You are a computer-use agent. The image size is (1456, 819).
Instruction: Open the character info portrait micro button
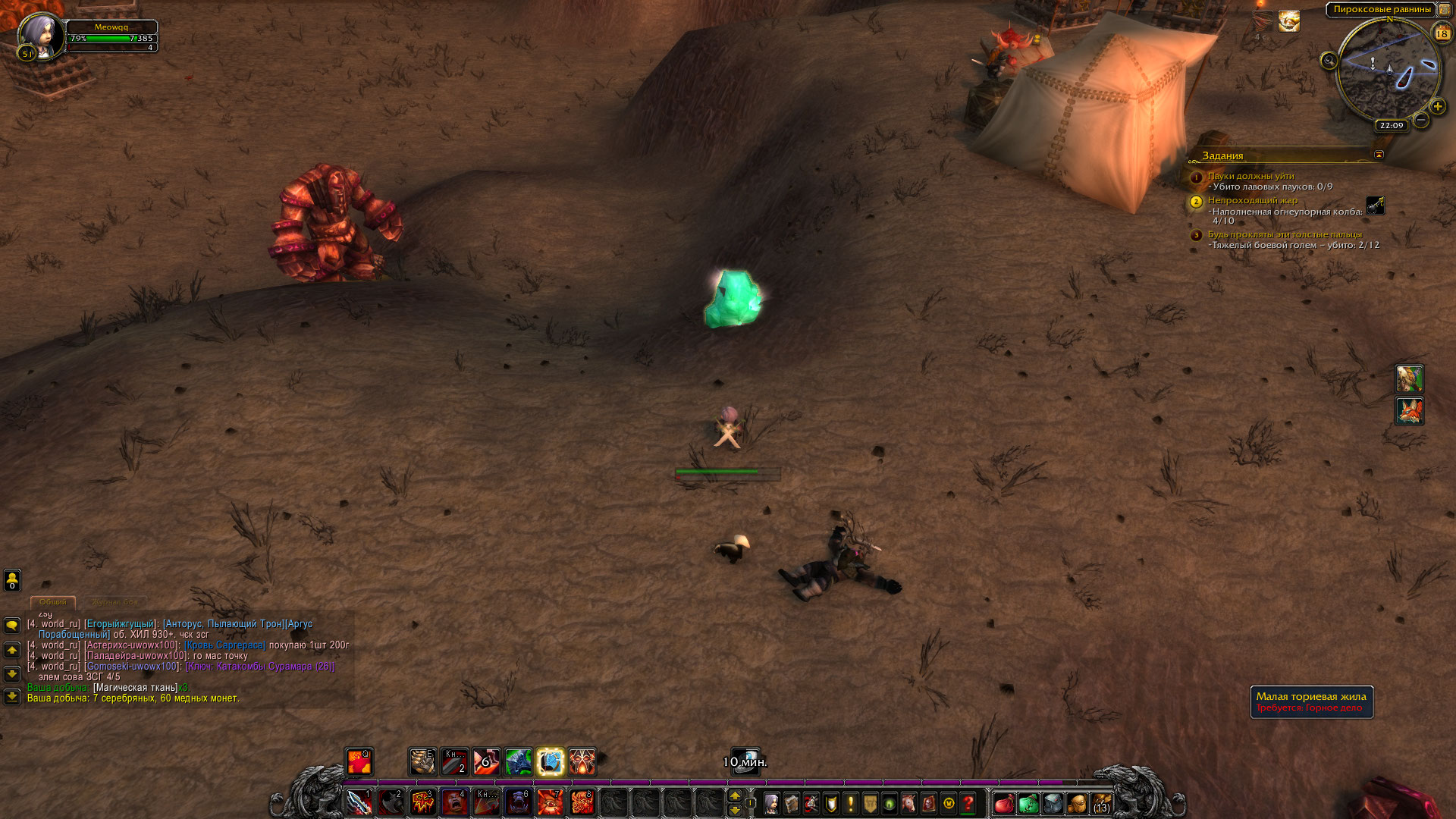[771, 803]
